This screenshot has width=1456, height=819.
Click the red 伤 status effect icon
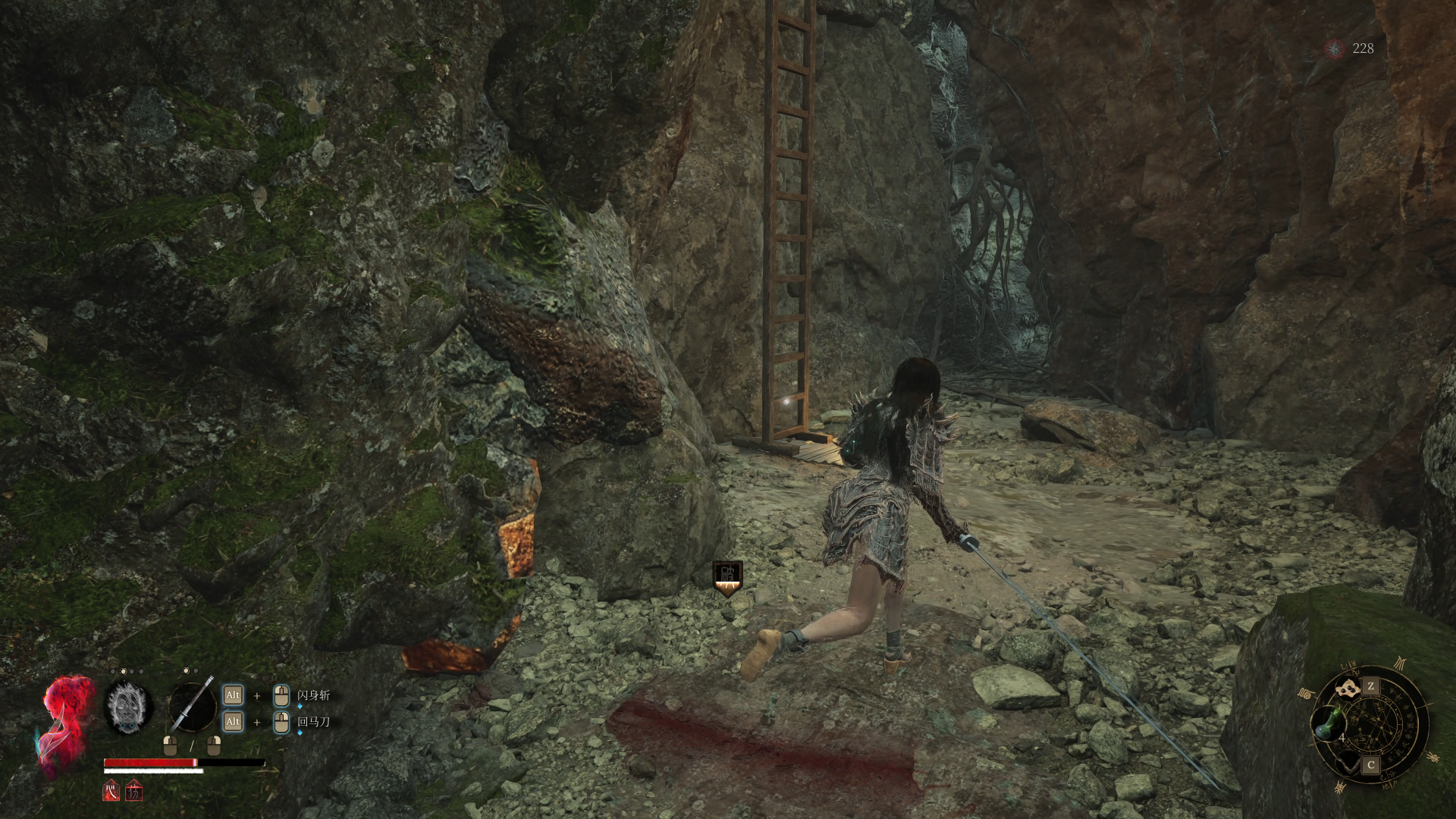[x=134, y=792]
